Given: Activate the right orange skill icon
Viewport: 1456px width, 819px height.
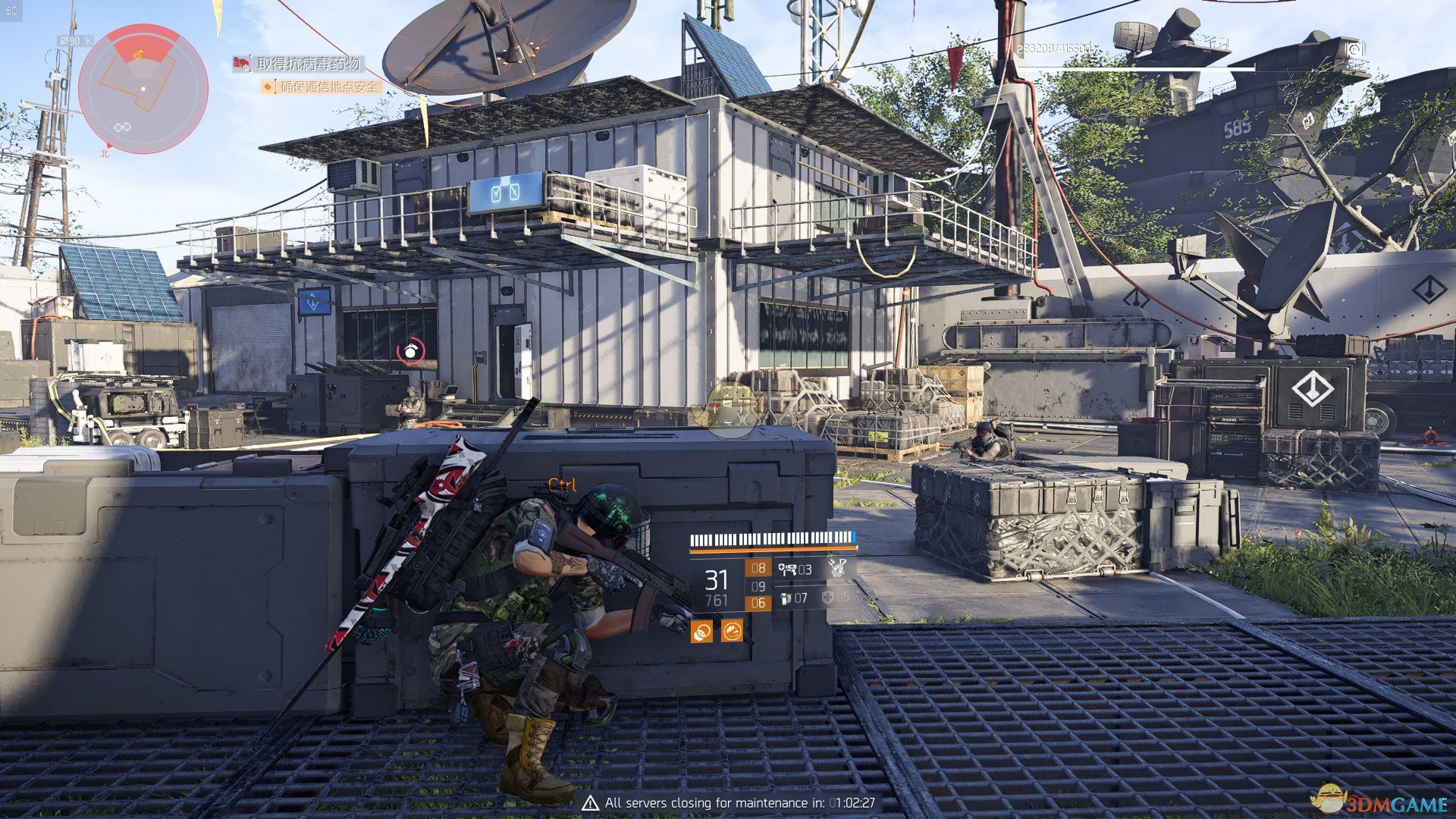Looking at the screenshot, I should pos(732,630).
